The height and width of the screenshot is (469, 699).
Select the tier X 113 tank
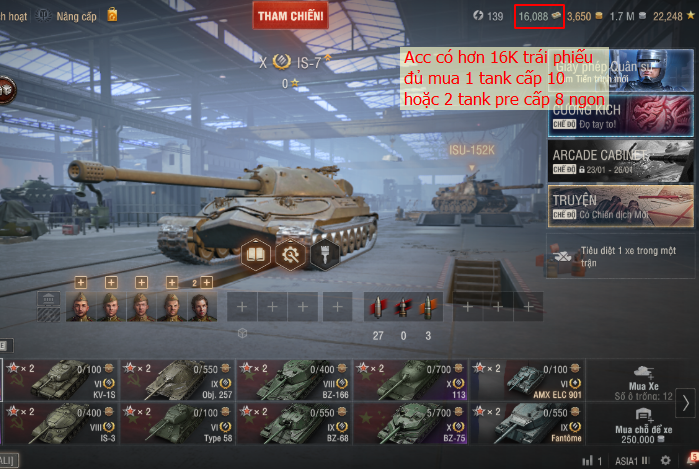coord(410,379)
